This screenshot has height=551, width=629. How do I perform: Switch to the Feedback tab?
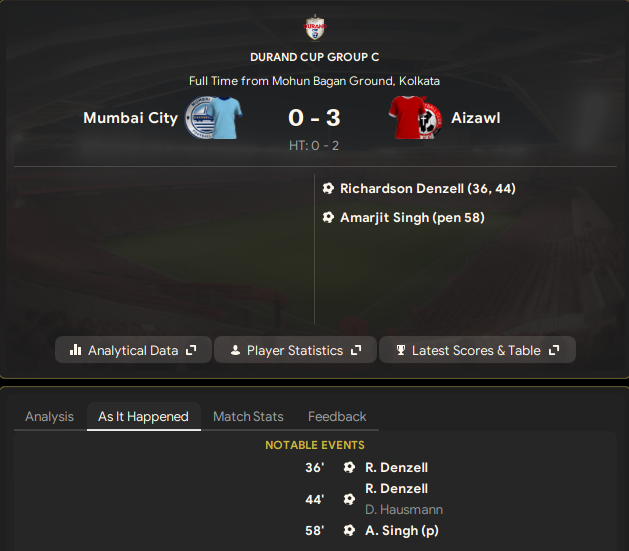pos(337,416)
